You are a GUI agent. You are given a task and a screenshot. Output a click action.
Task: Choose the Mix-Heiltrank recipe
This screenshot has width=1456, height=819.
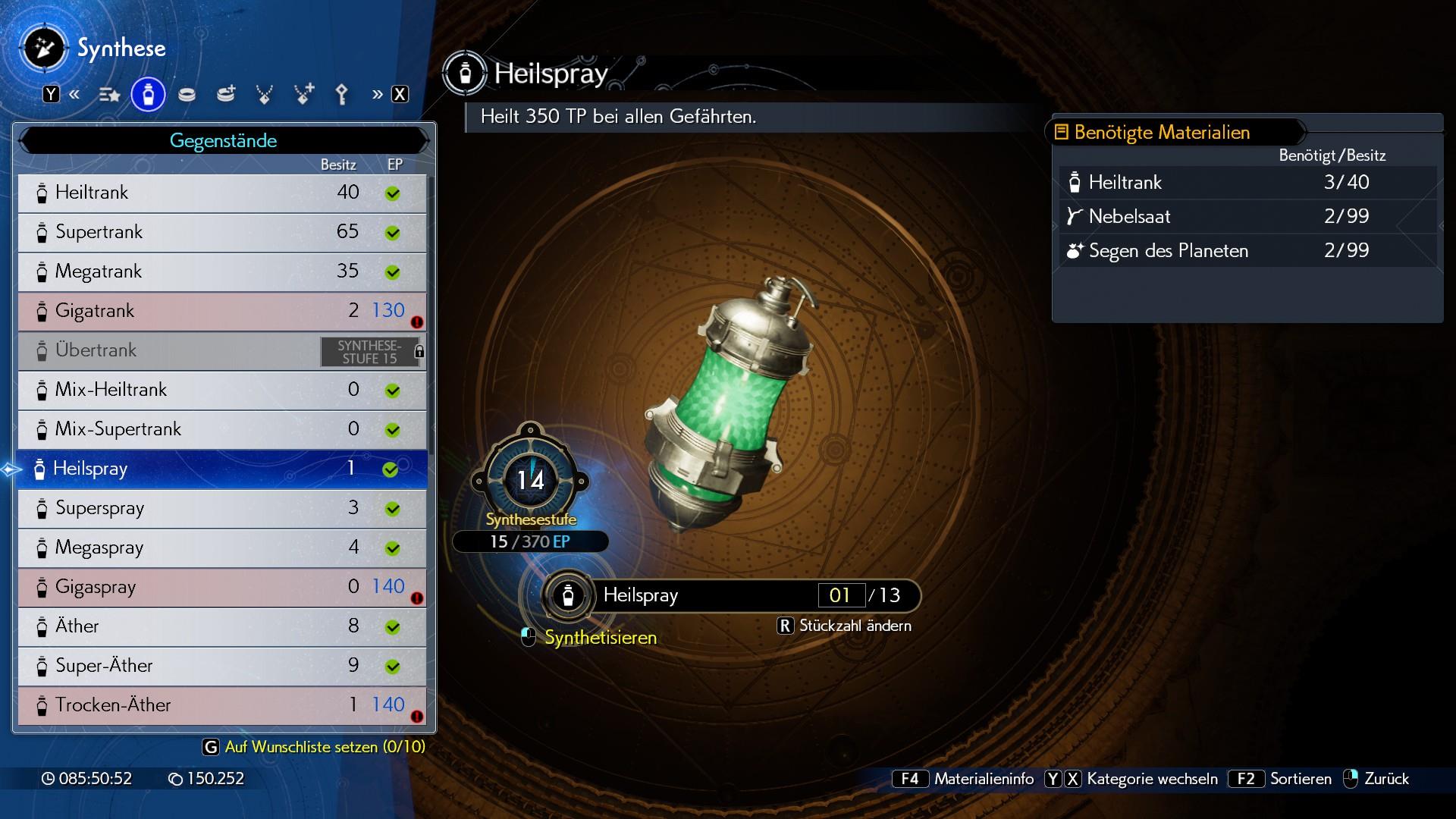[221, 390]
